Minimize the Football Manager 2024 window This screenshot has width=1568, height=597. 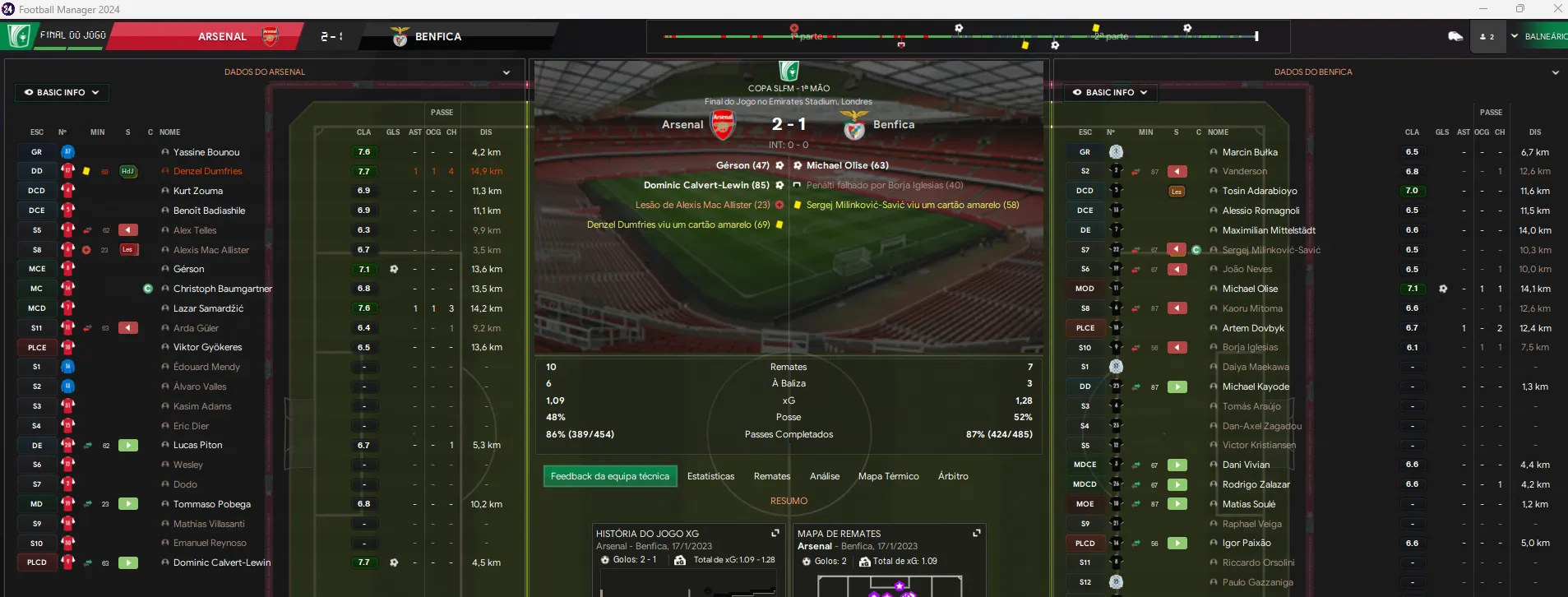pyautogui.click(x=1483, y=9)
